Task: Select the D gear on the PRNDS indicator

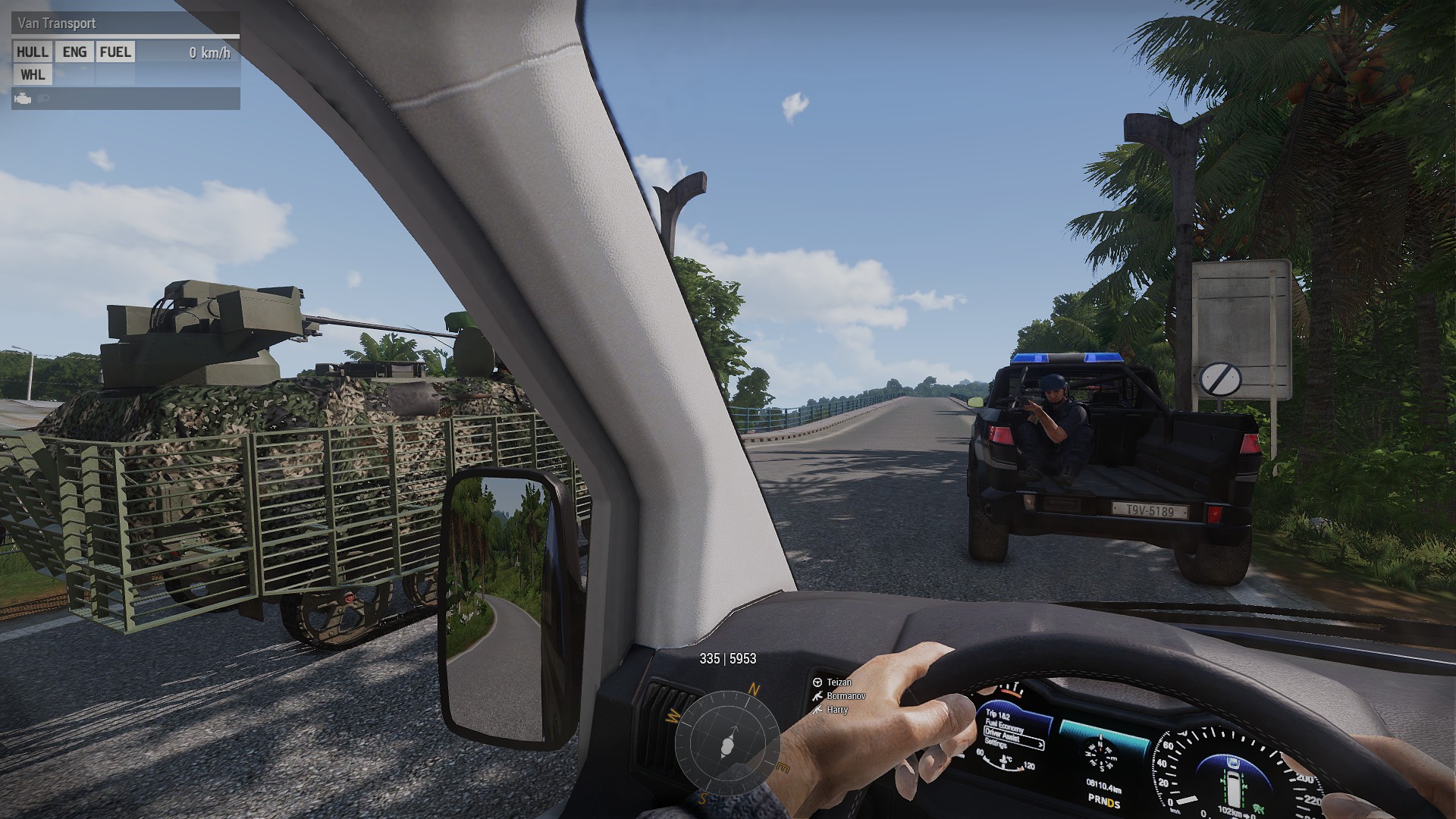Action: coord(1110,802)
